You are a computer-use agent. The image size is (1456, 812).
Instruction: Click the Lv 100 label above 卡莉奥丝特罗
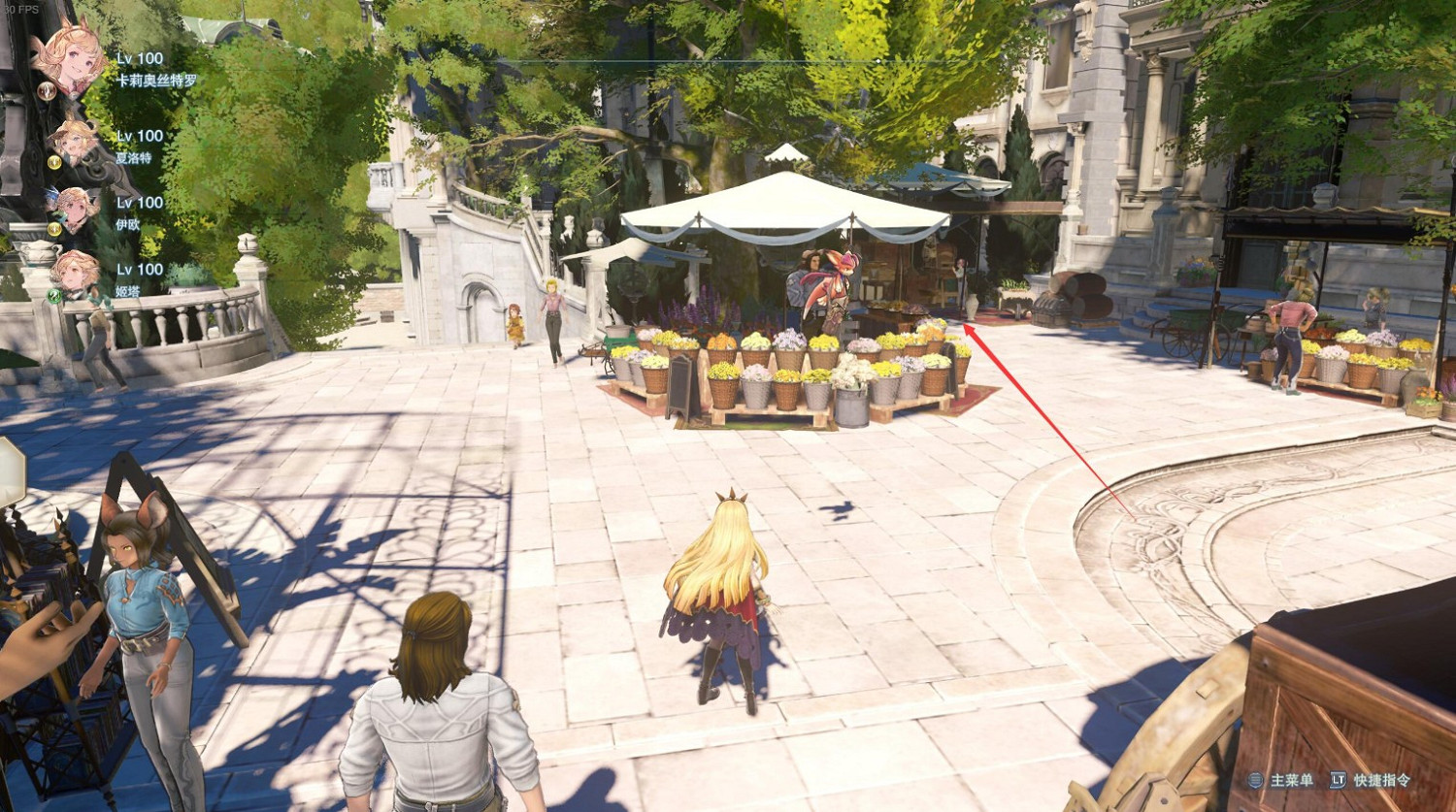click(140, 59)
